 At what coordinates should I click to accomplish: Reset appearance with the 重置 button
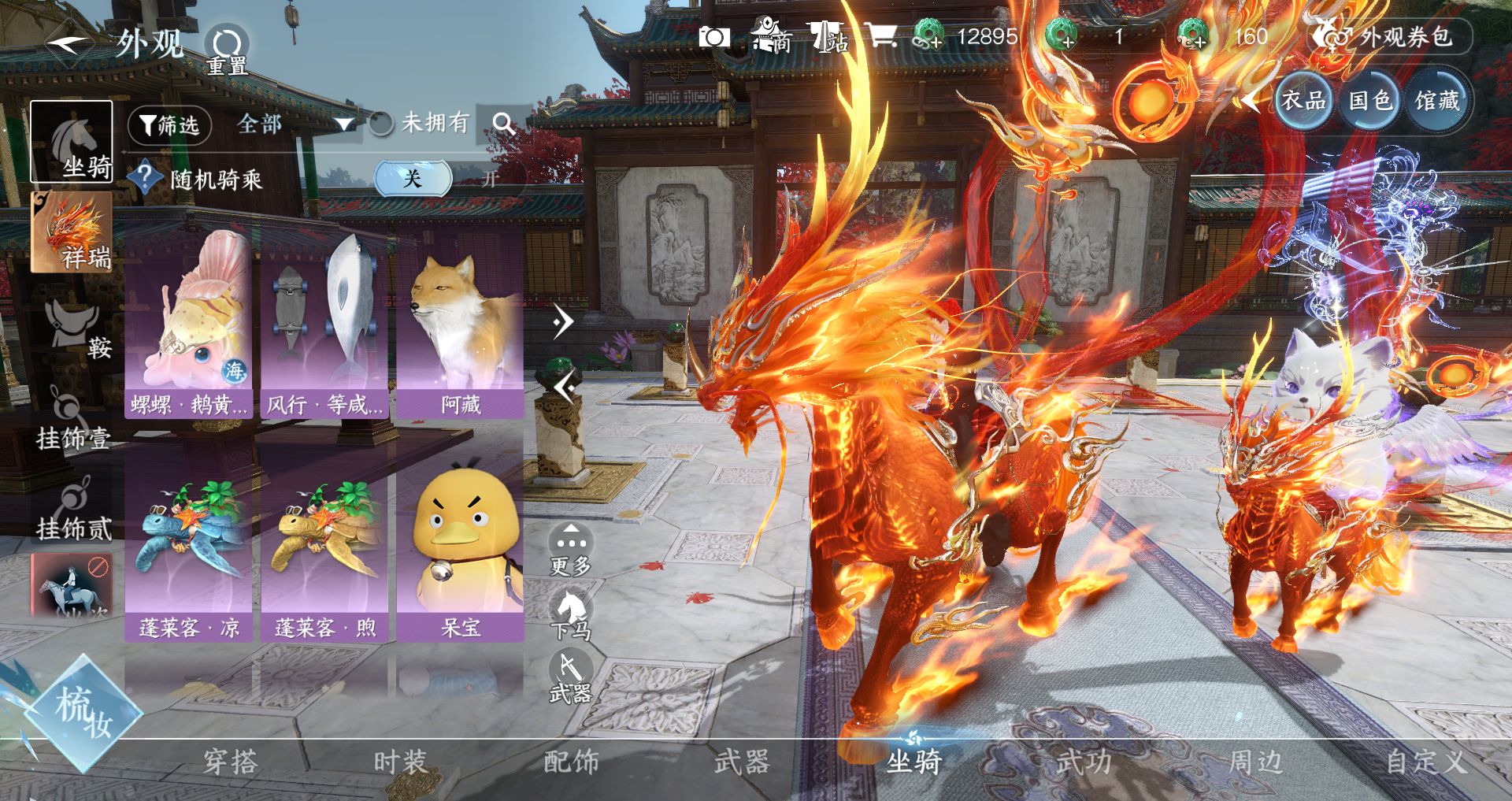tap(227, 49)
